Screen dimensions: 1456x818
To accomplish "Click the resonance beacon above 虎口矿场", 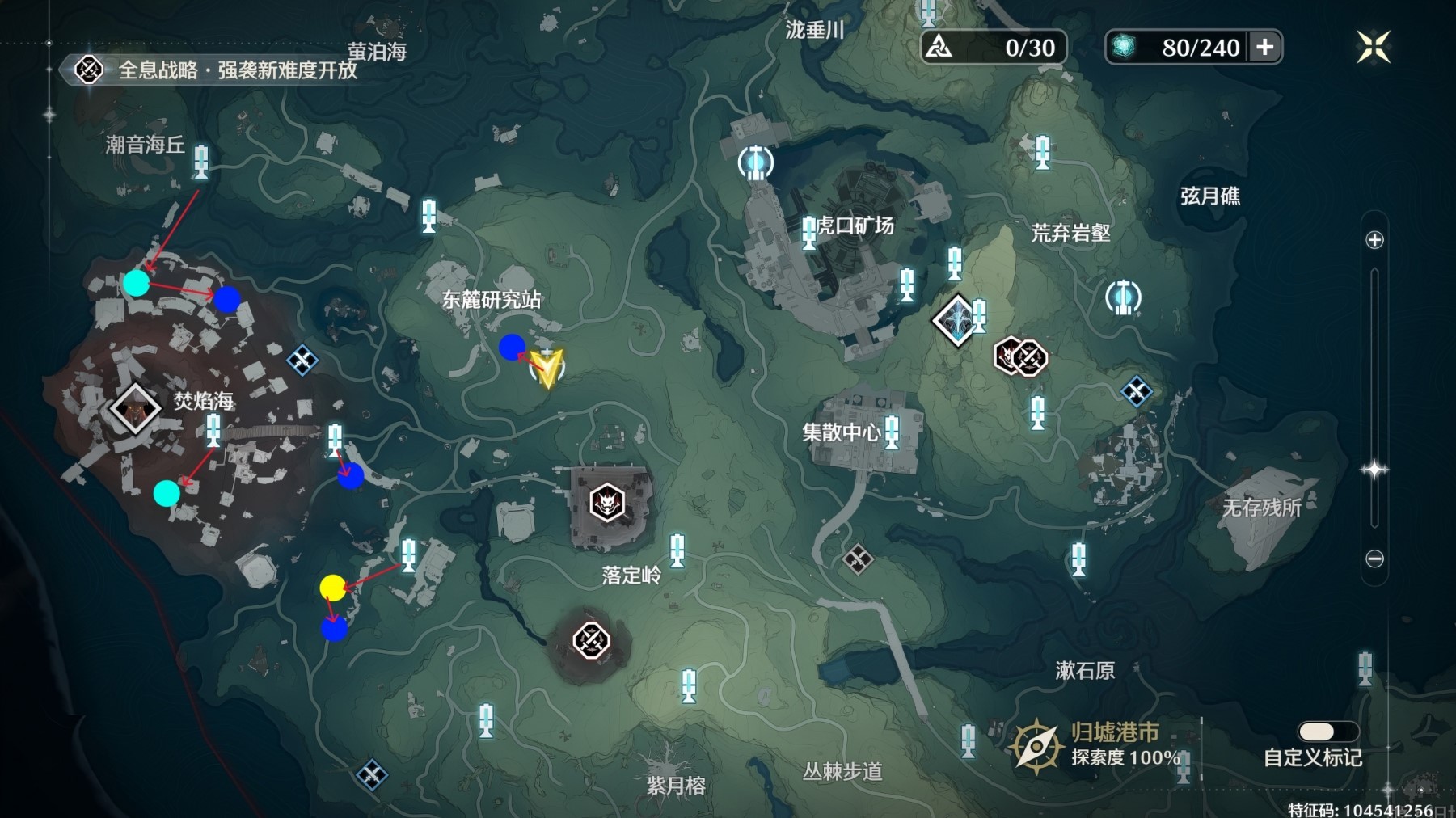I will pyautogui.click(x=755, y=162).
